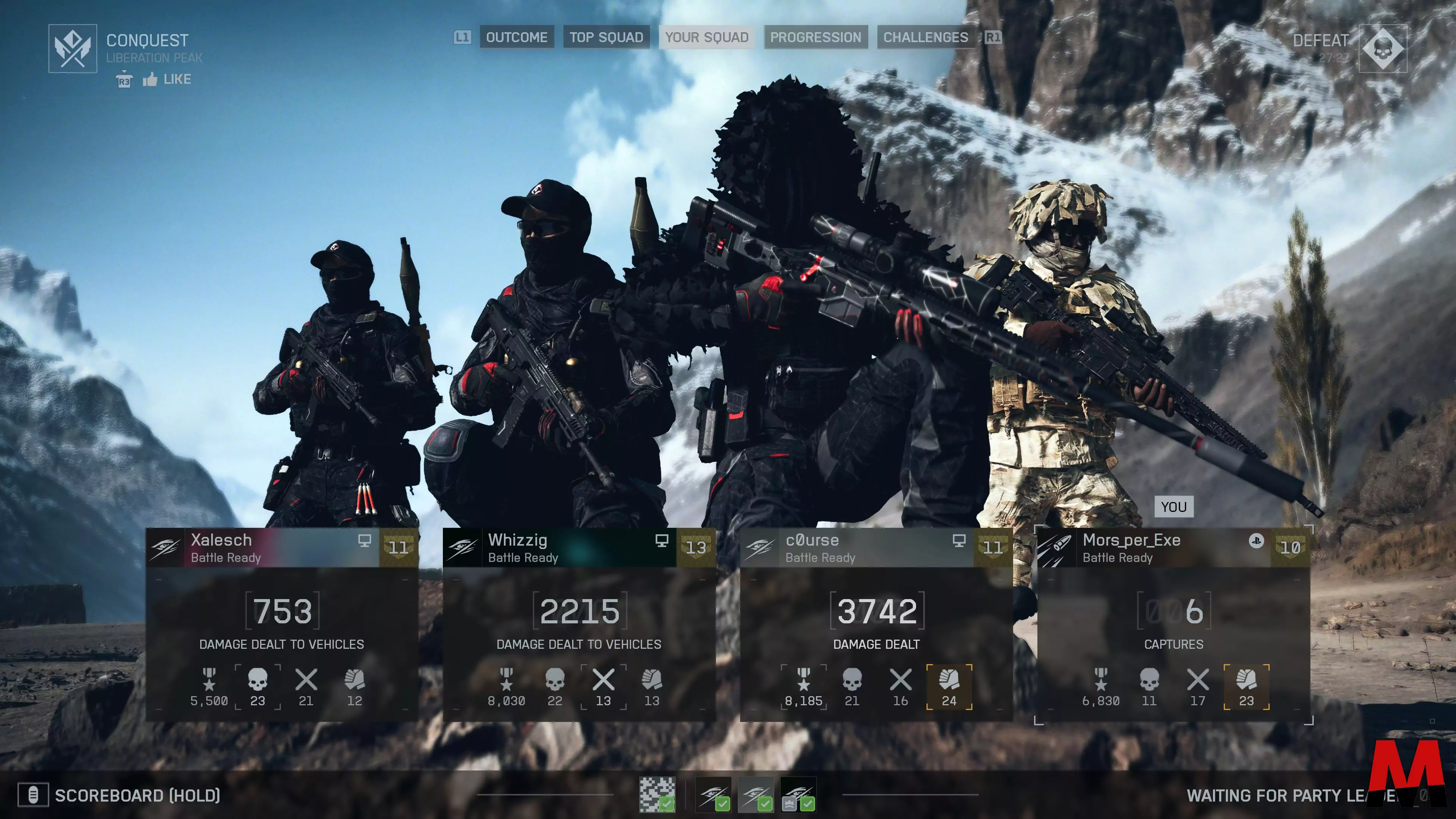Open c0urse's squad member card

[876, 624]
